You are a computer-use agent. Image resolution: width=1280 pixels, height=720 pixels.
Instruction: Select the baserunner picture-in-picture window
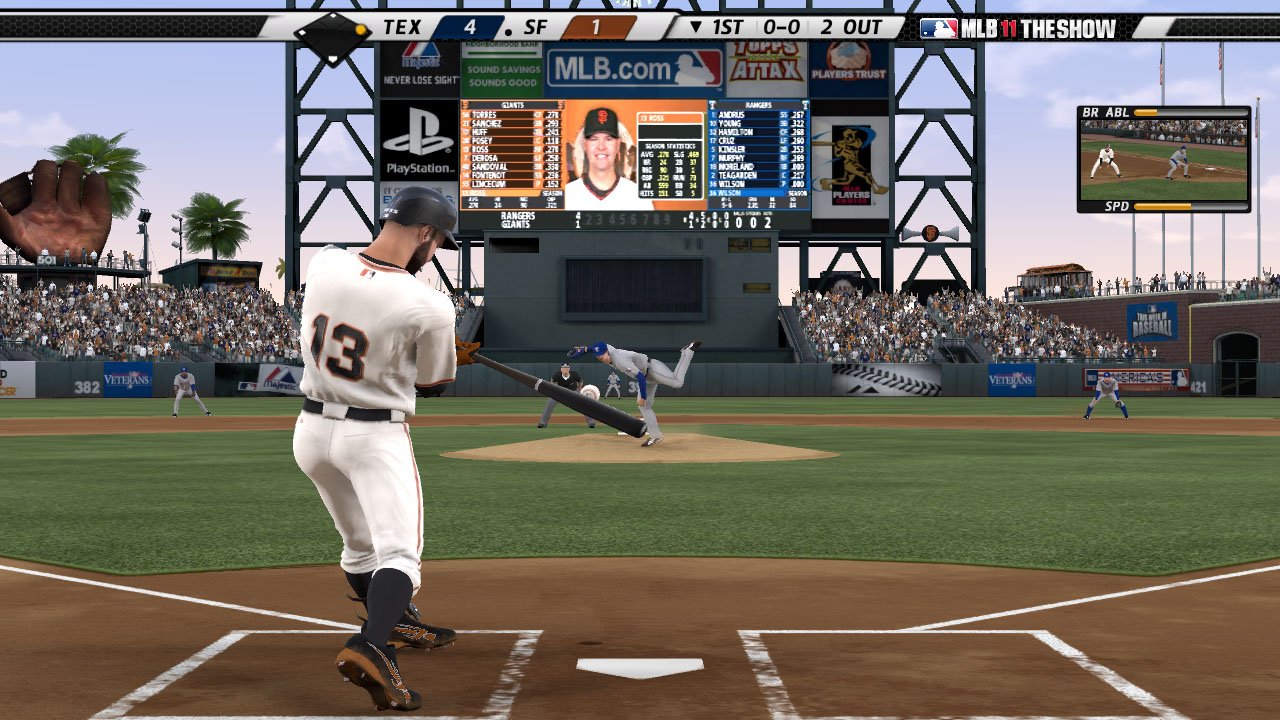coord(1164,160)
